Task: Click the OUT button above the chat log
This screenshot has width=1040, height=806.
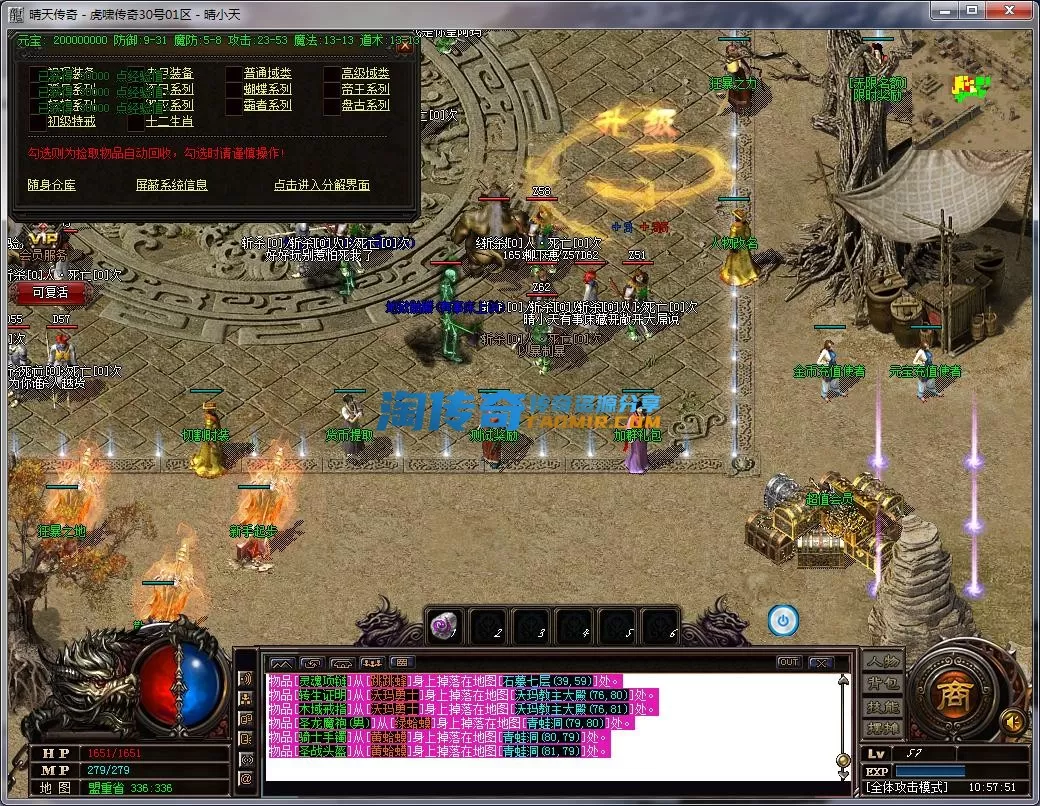Action: pos(789,662)
